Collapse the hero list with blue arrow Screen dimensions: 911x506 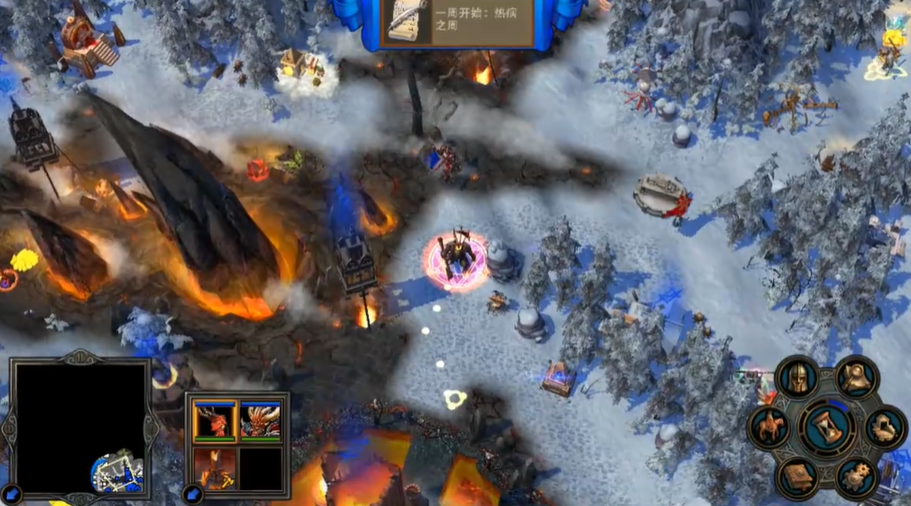[x=194, y=493]
